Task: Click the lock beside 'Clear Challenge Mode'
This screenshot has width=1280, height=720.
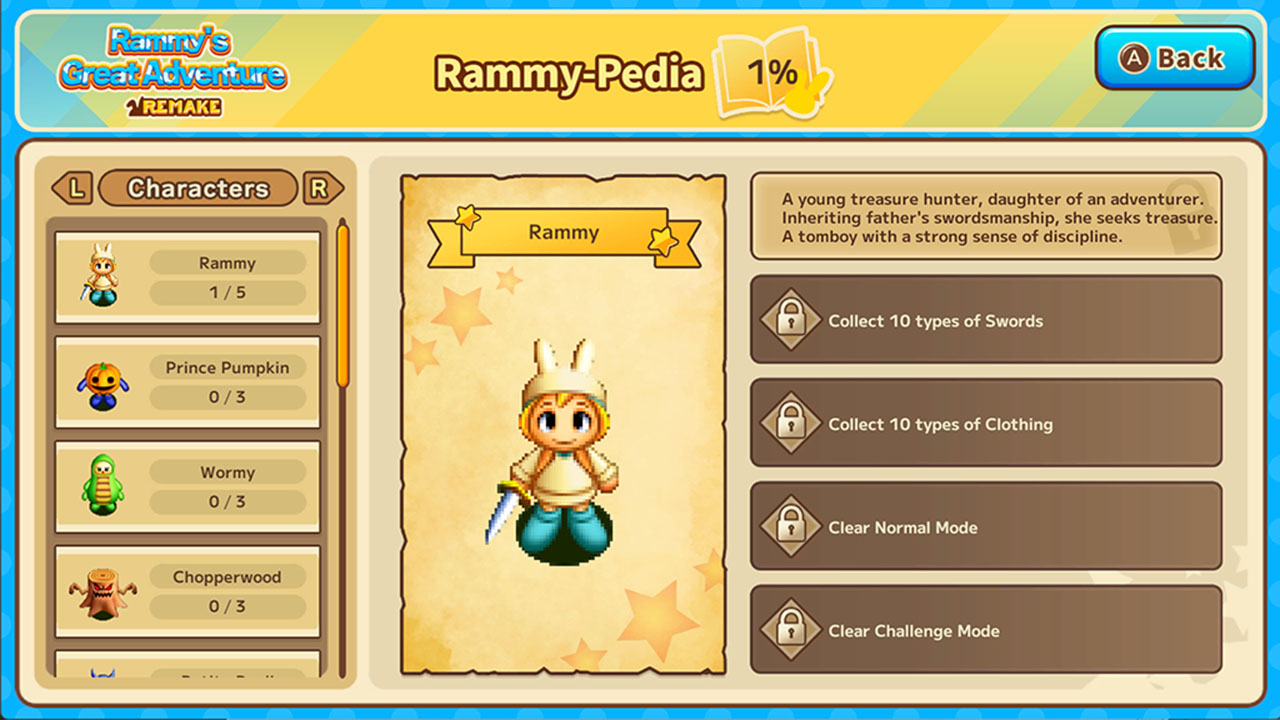Action: [x=791, y=631]
